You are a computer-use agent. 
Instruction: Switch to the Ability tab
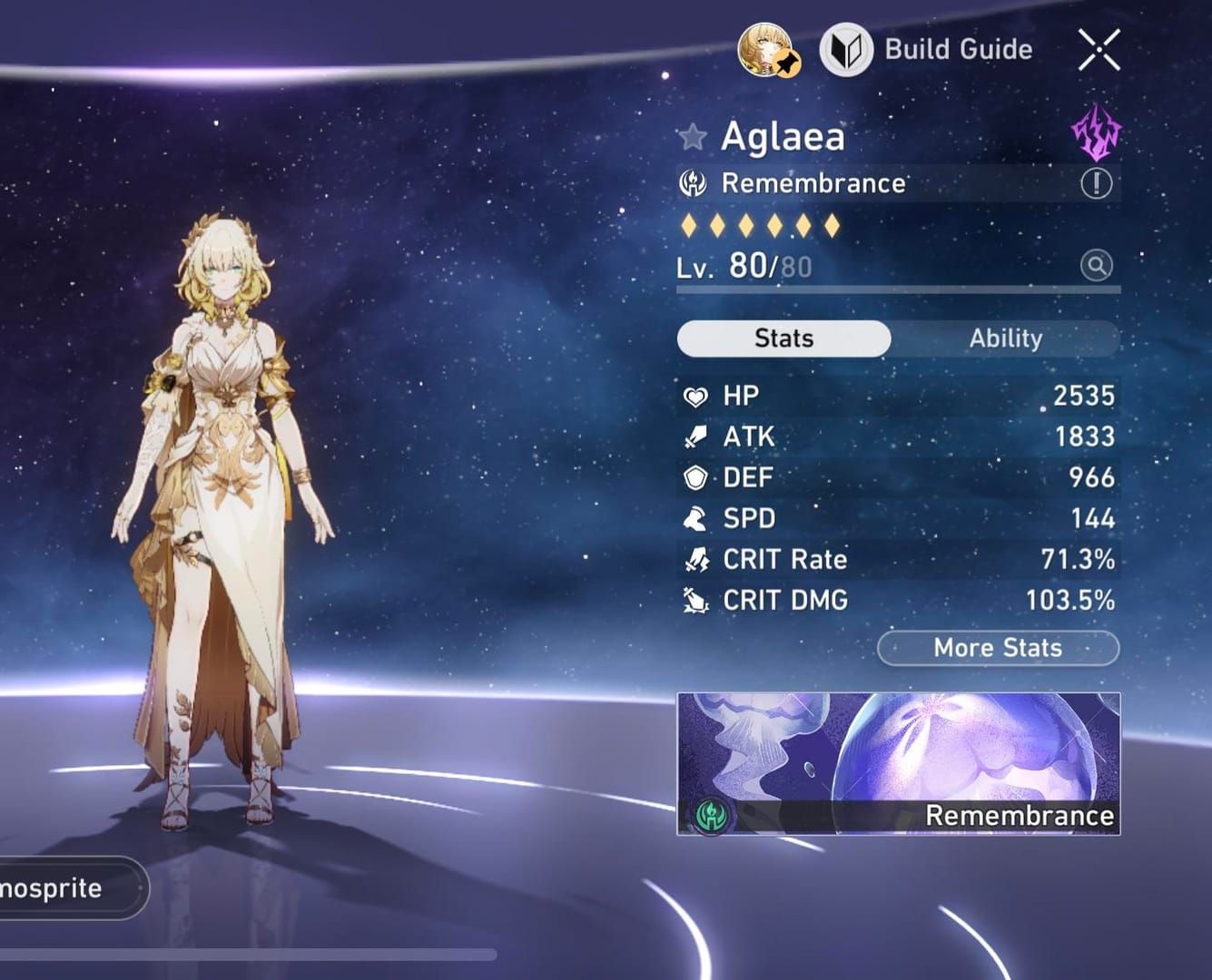[x=1005, y=338]
